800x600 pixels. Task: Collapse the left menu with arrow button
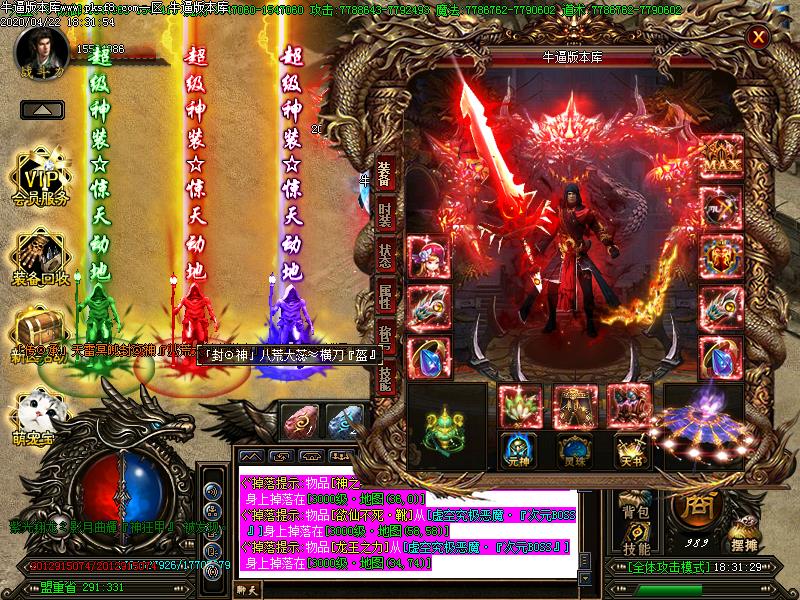[40, 109]
